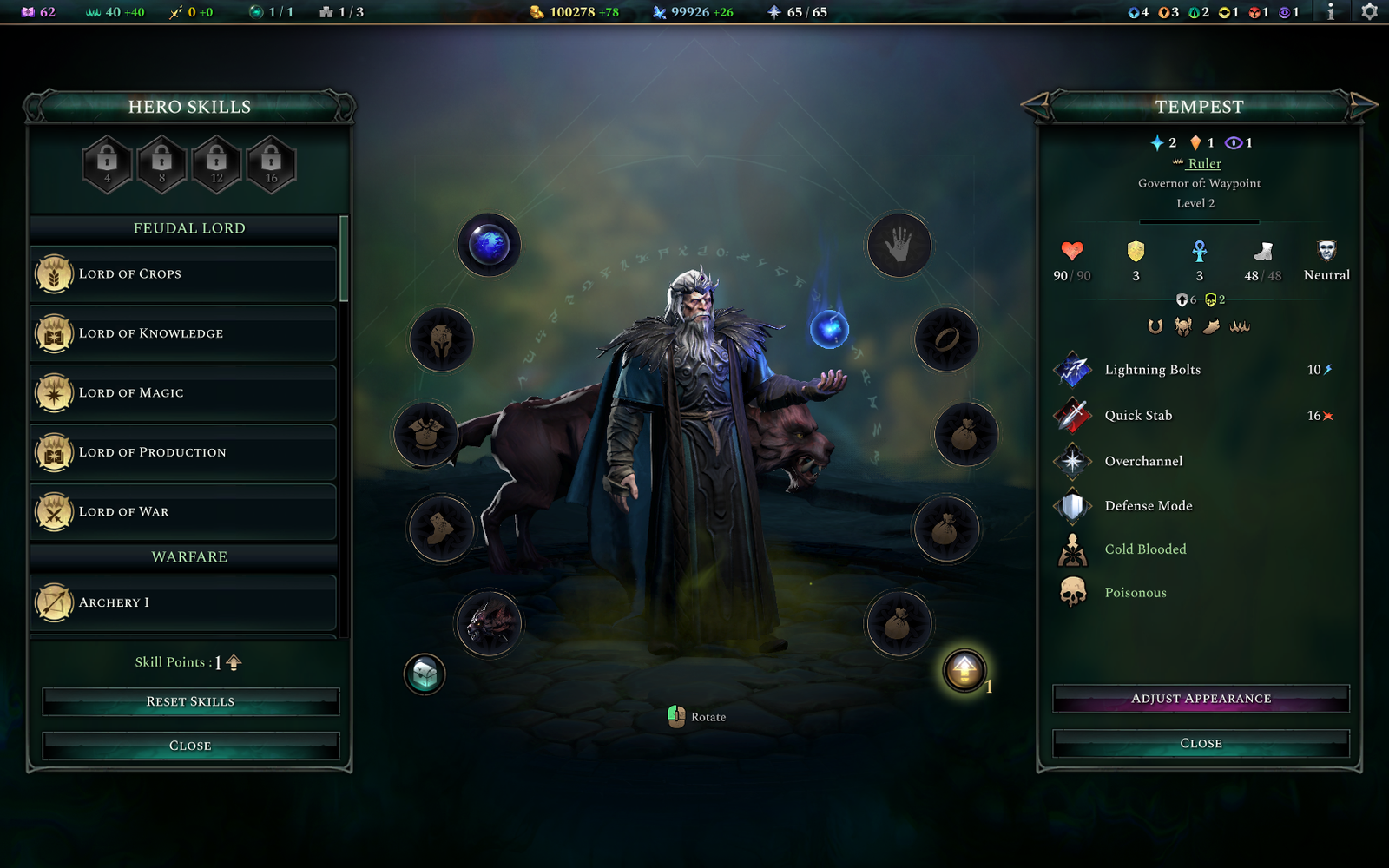
Task: Select the Lord of Production skill
Action: click(x=184, y=453)
